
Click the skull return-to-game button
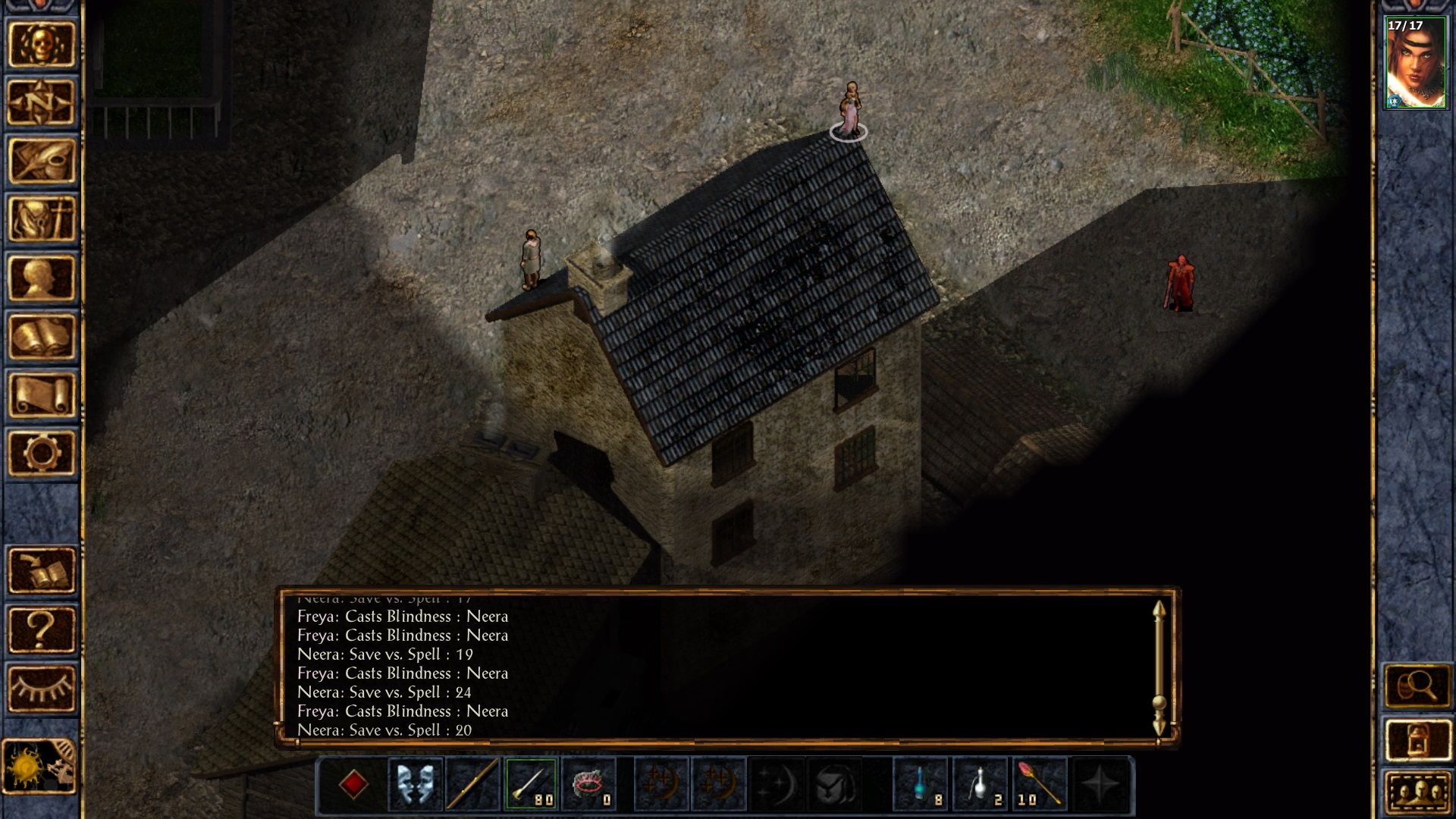[x=42, y=44]
